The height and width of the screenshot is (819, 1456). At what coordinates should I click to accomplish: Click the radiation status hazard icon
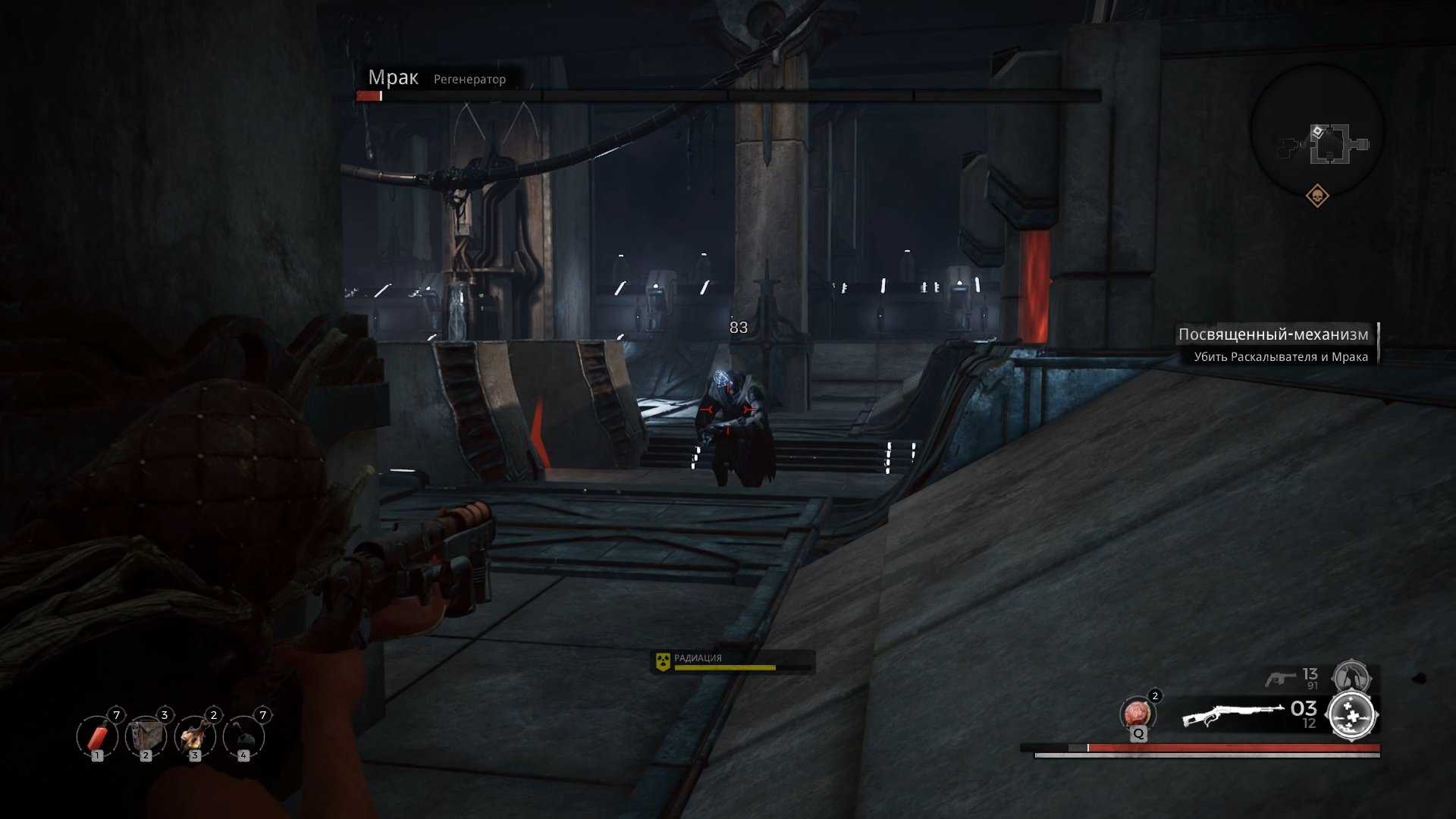click(664, 661)
